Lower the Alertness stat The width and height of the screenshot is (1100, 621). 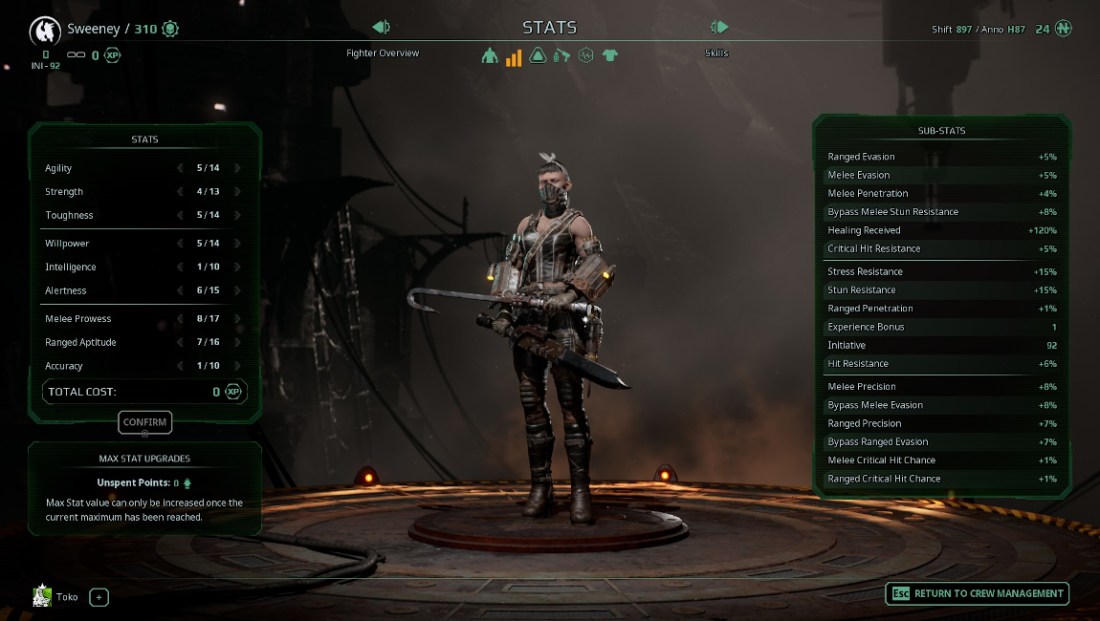click(x=180, y=291)
